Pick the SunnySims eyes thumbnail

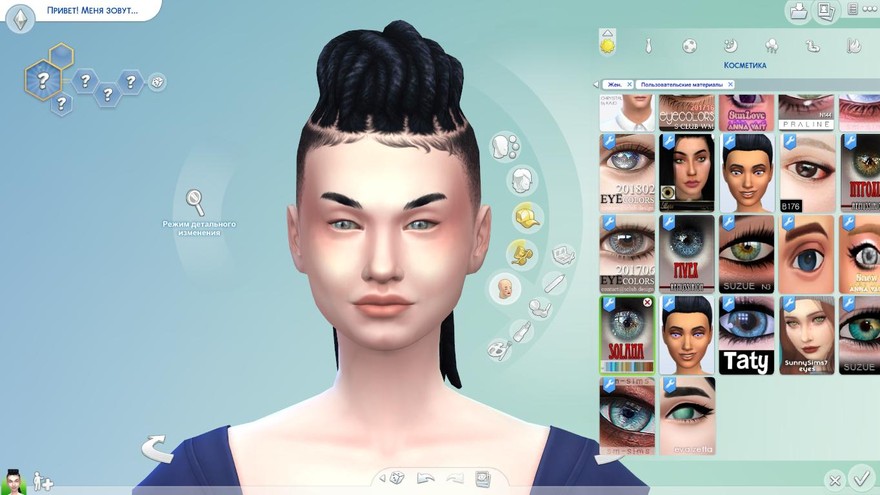tap(806, 336)
